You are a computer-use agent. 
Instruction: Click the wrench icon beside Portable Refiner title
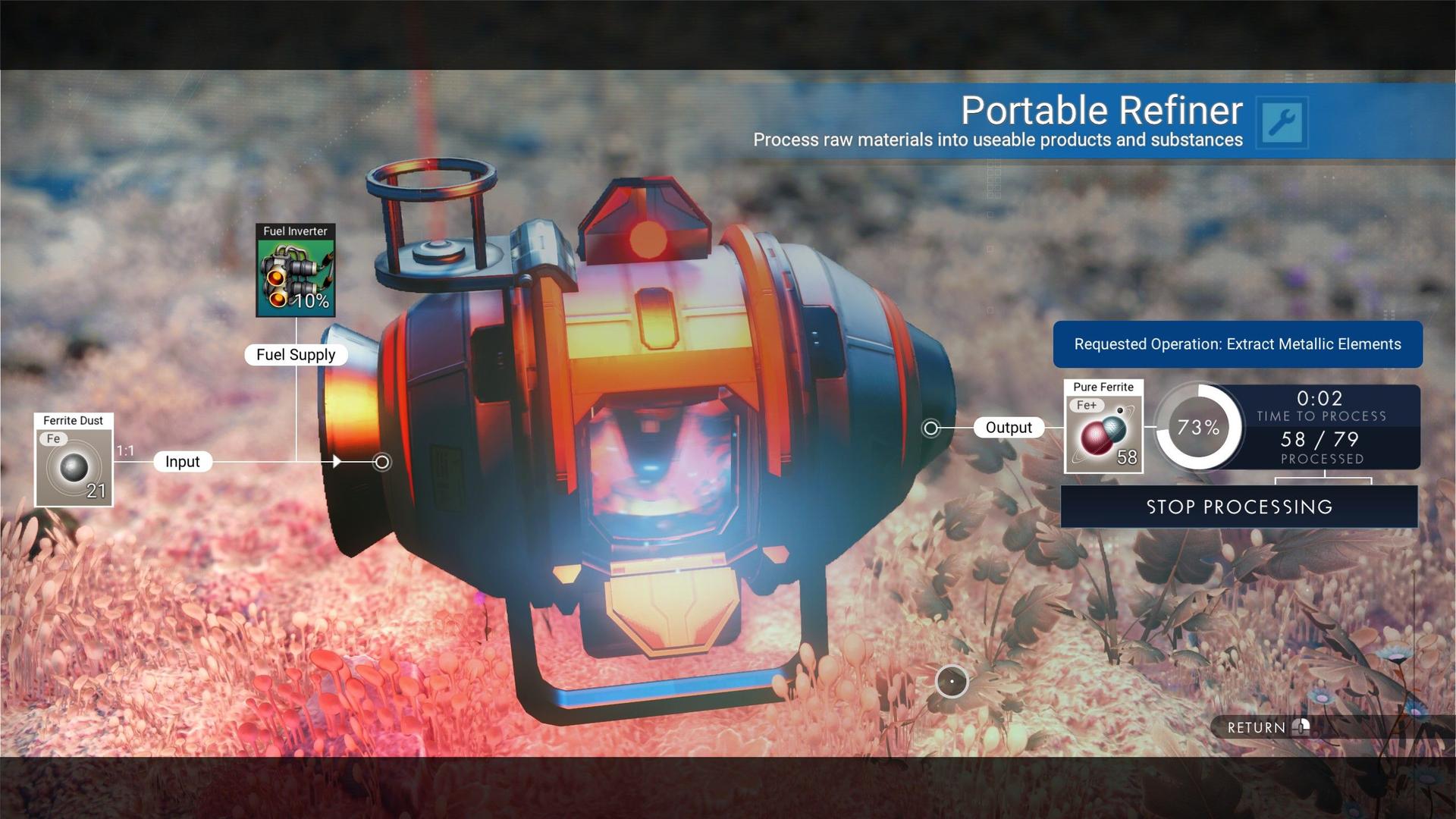coord(1283,123)
